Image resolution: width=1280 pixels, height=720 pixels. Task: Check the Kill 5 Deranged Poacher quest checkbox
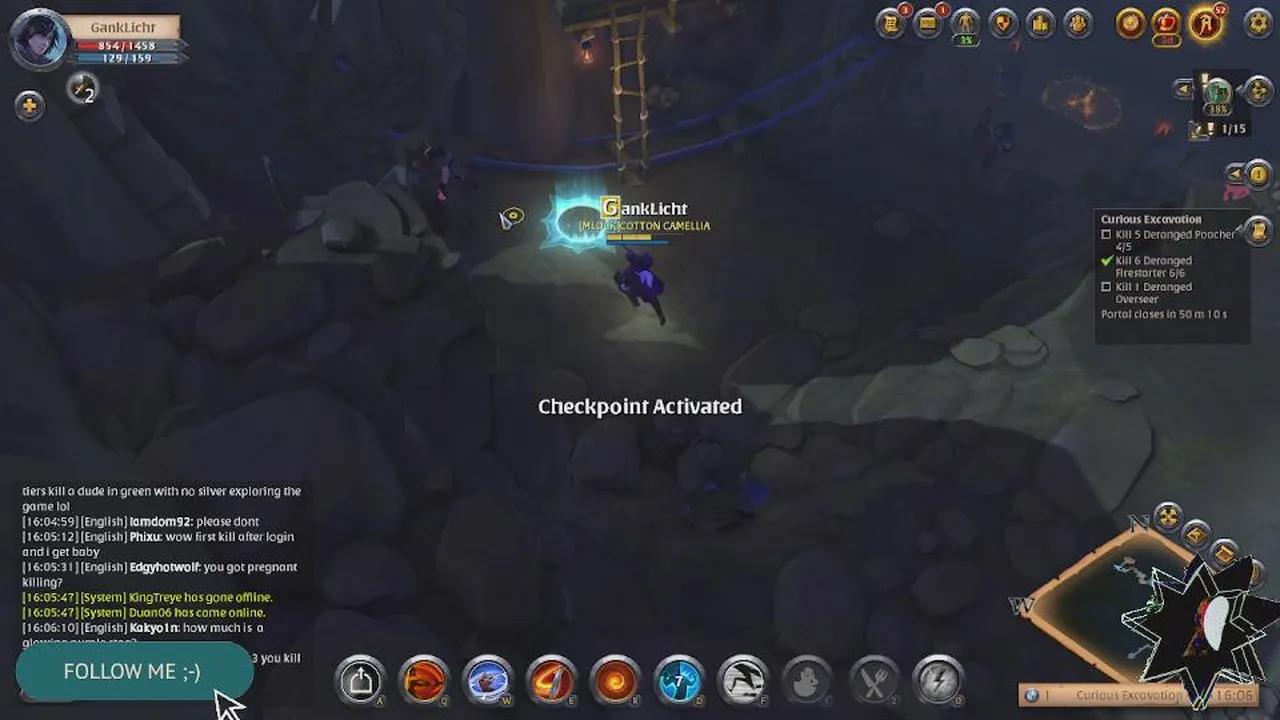tap(1105, 235)
